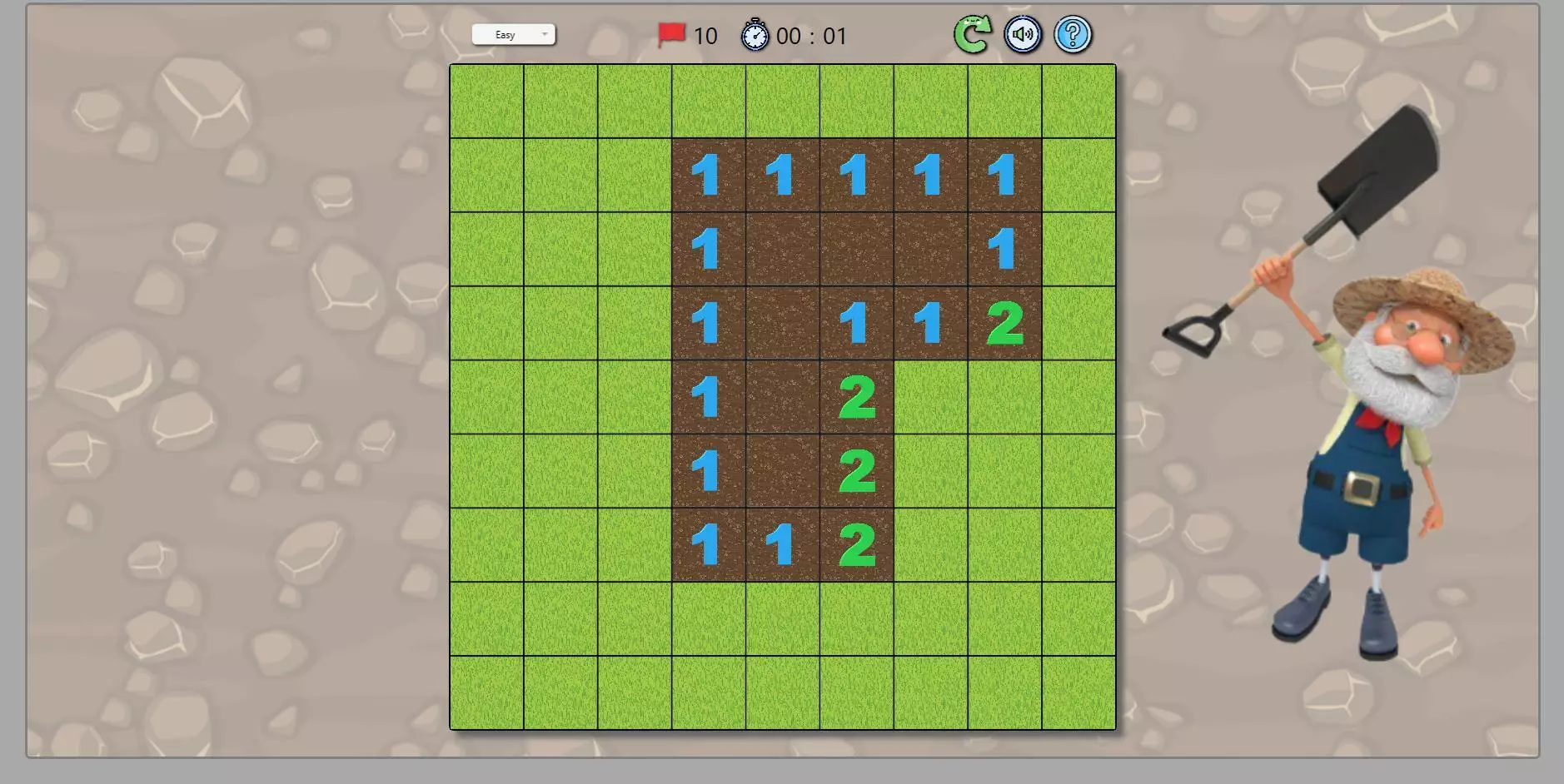The image size is (1564, 784).
Task: Click the restart game arrow icon
Action: 972,34
